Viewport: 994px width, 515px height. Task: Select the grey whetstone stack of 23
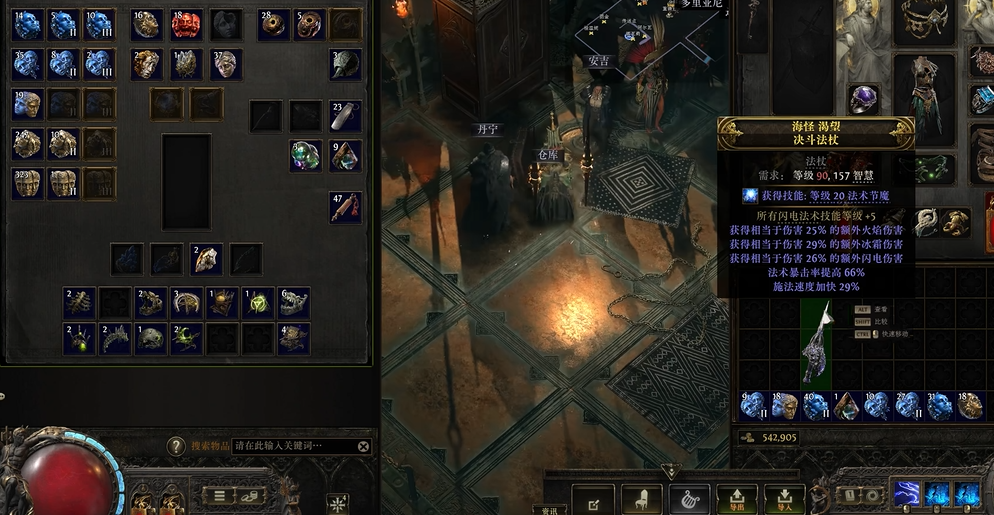345,115
